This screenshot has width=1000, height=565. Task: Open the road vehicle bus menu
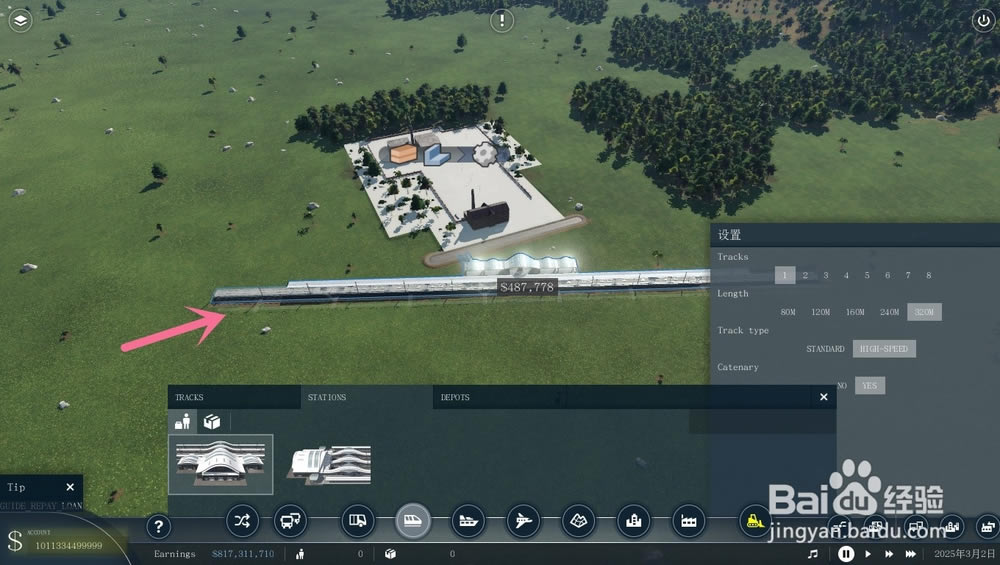(291, 520)
